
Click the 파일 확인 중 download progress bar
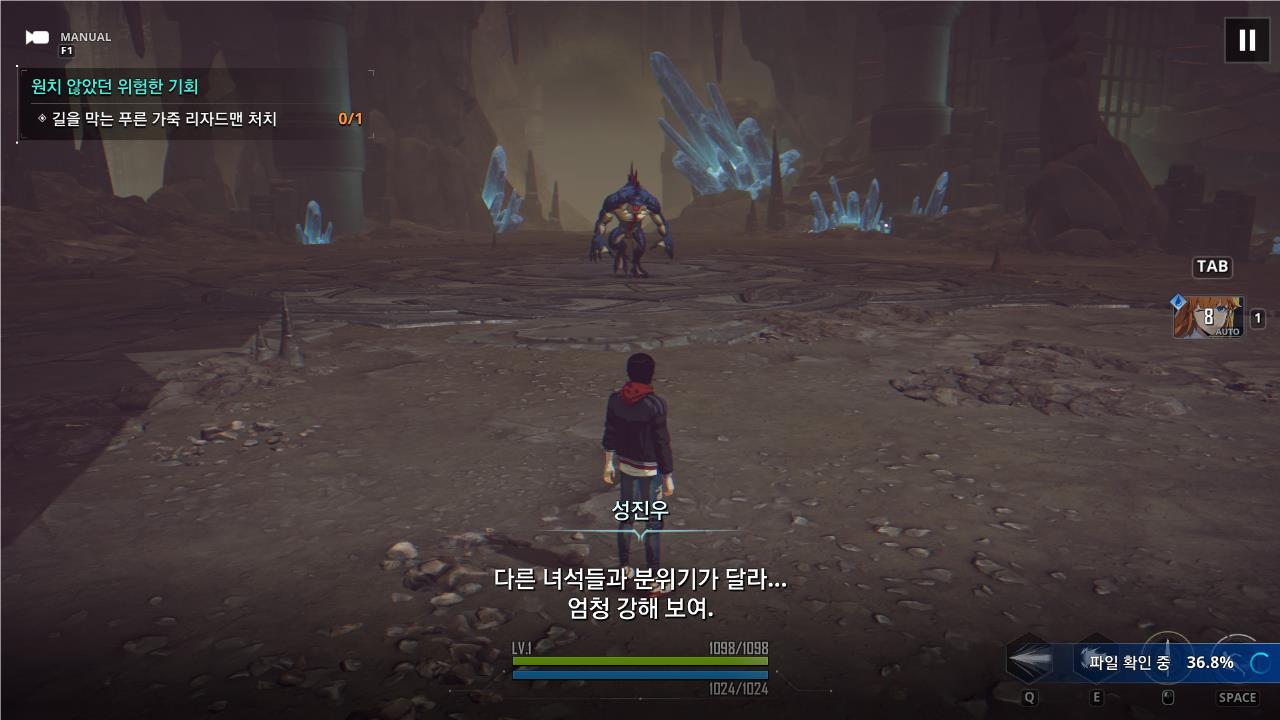click(x=1160, y=660)
